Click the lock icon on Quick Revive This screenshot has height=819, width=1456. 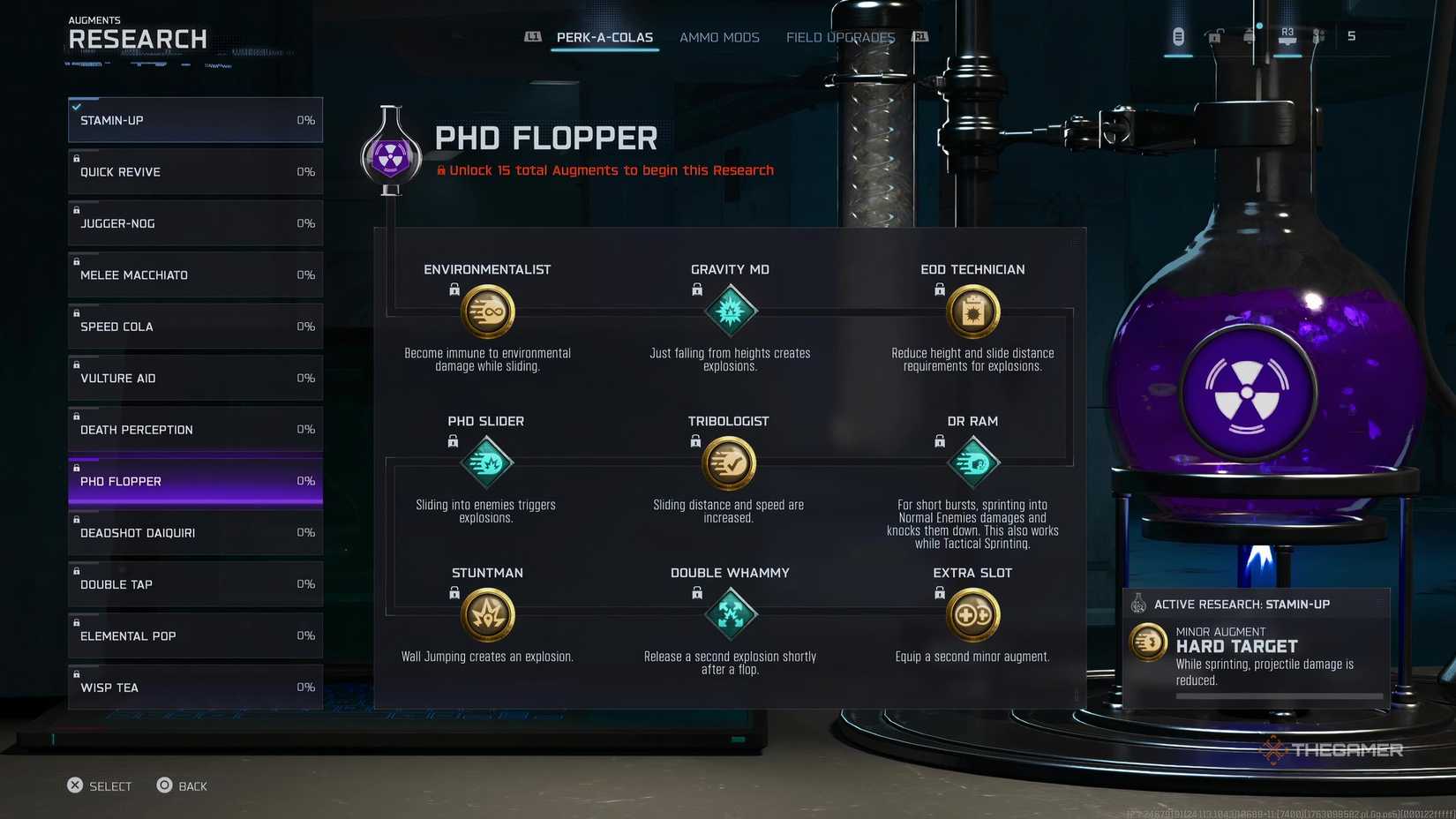tap(76, 158)
